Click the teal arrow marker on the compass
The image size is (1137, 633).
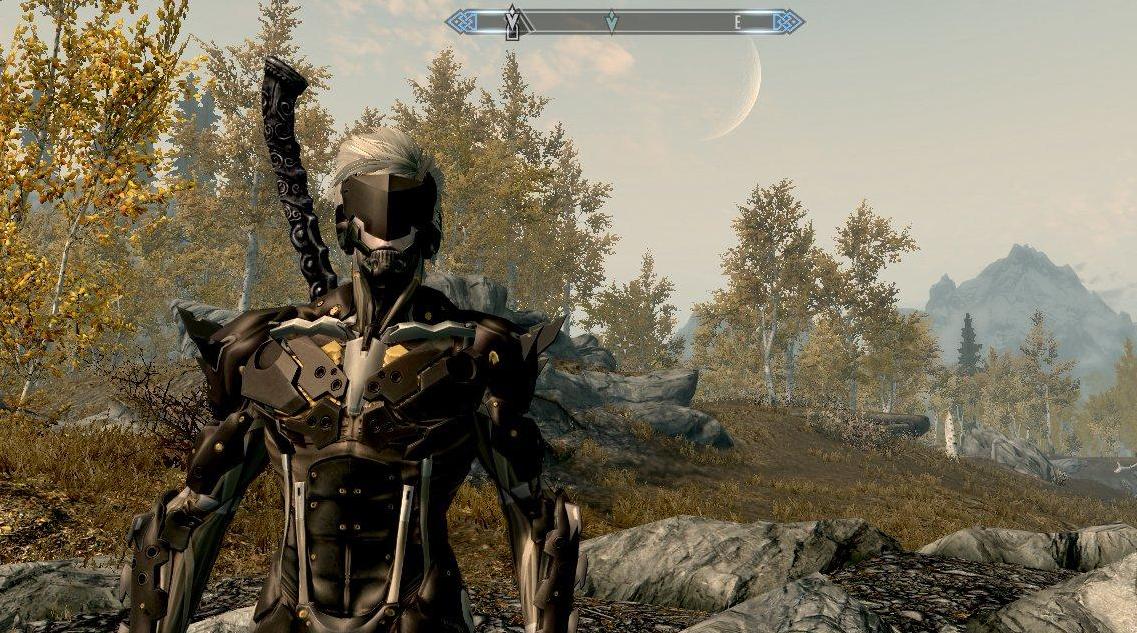[611, 21]
